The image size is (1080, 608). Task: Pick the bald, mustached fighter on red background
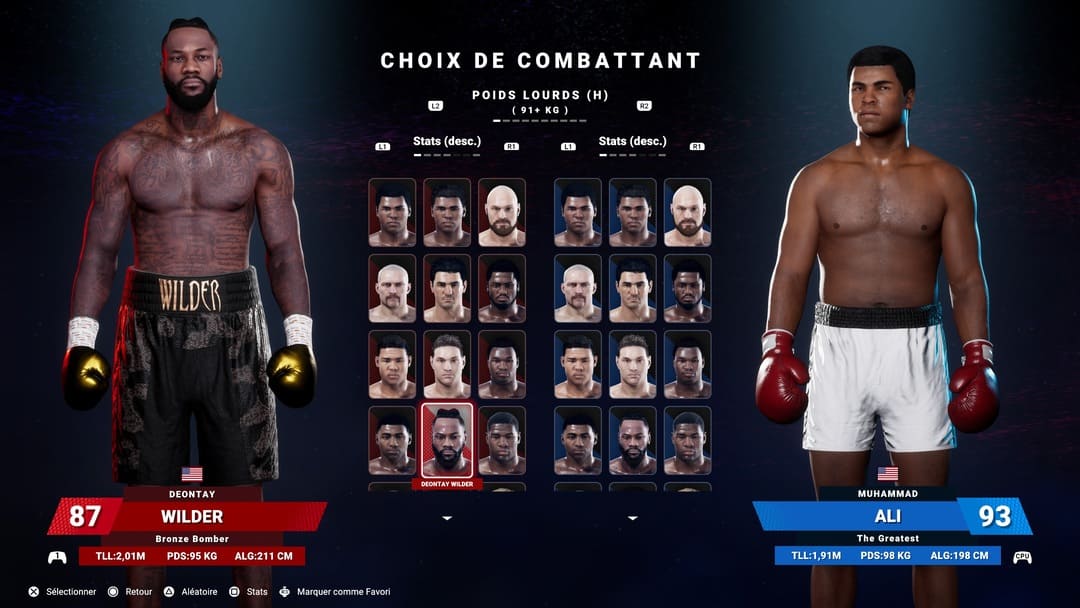(392, 288)
